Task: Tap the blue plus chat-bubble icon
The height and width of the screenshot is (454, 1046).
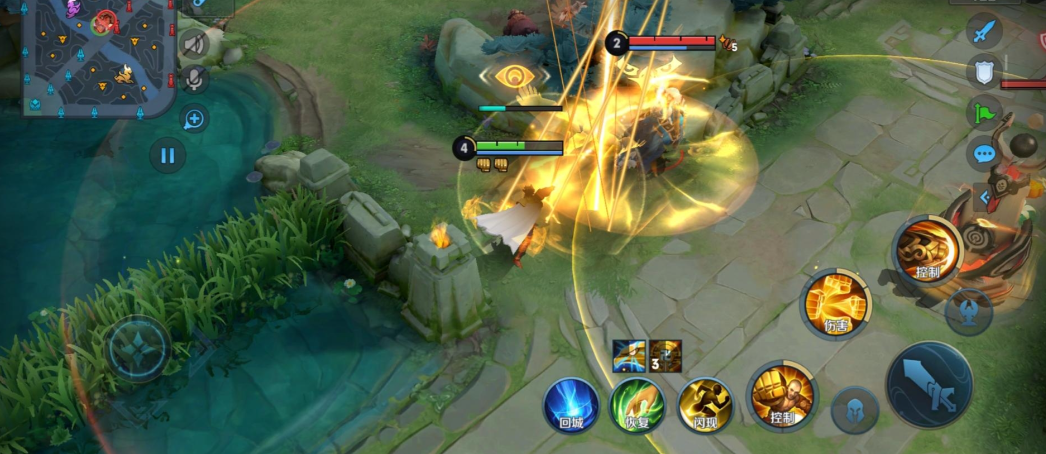Action: click(x=194, y=120)
